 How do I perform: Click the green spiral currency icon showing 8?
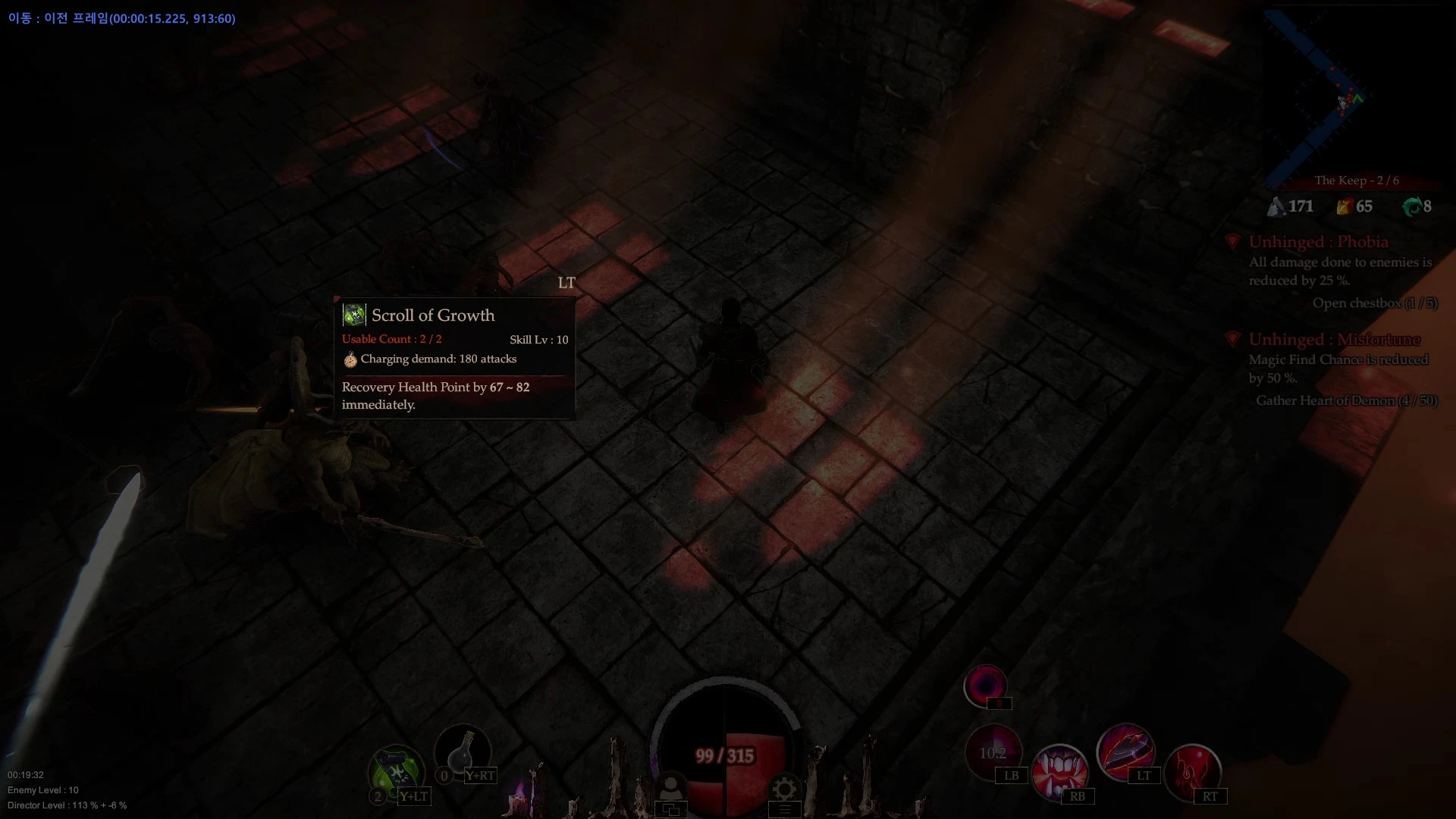tap(1411, 206)
